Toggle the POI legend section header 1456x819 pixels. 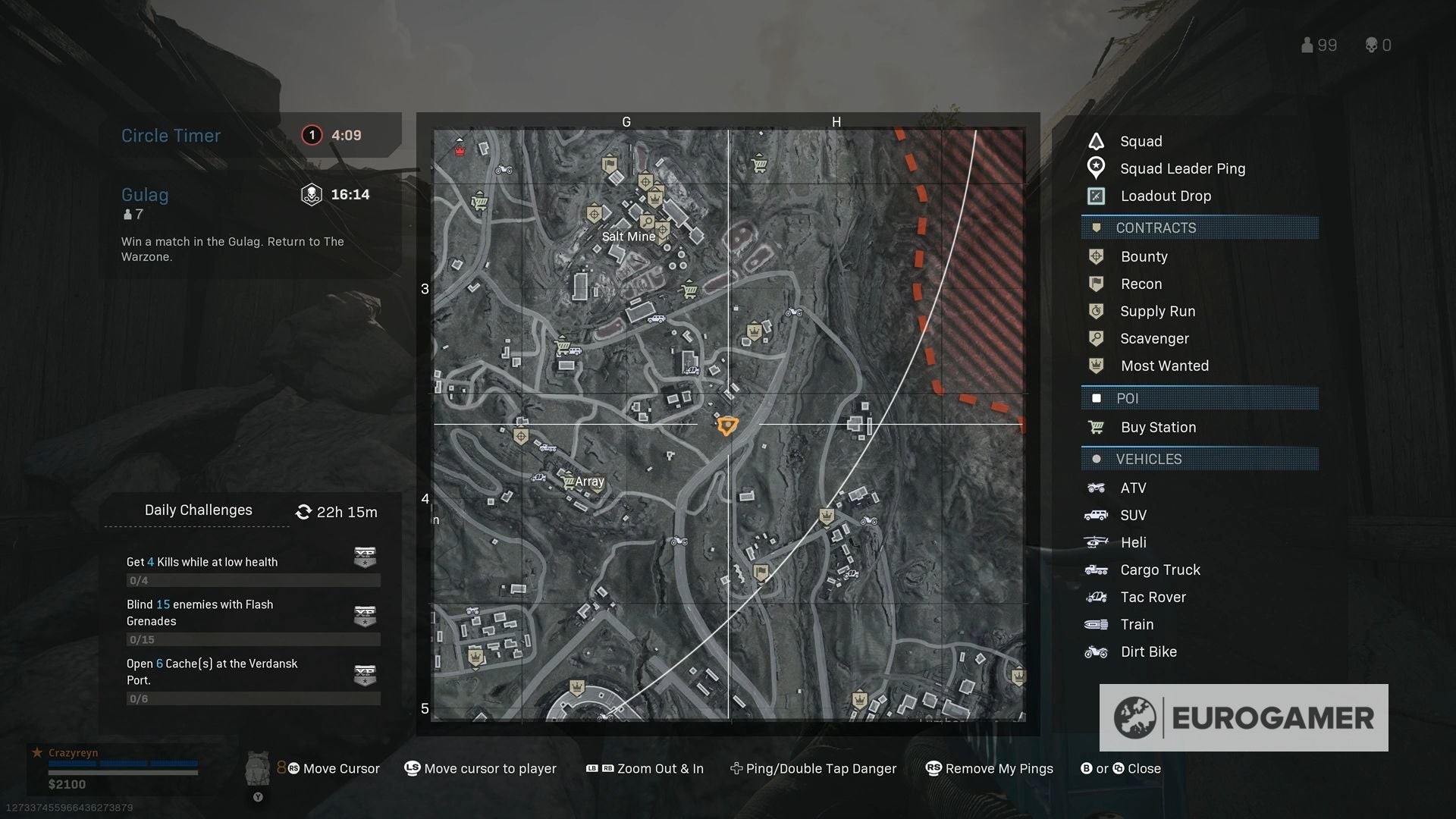1199,399
